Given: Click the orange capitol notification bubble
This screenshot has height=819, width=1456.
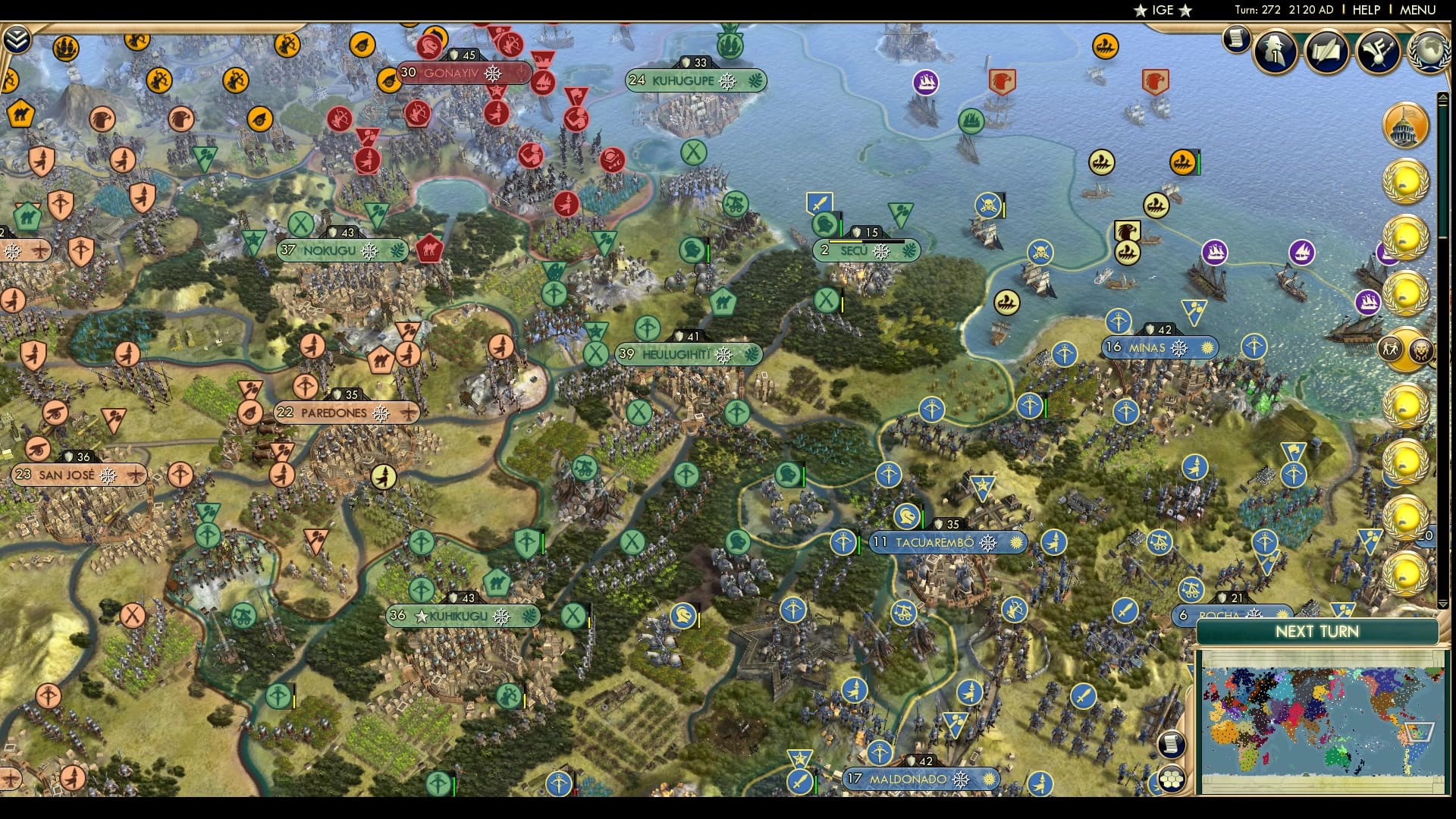Looking at the screenshot, I should pyautogui.click(x=1405, y=125).
